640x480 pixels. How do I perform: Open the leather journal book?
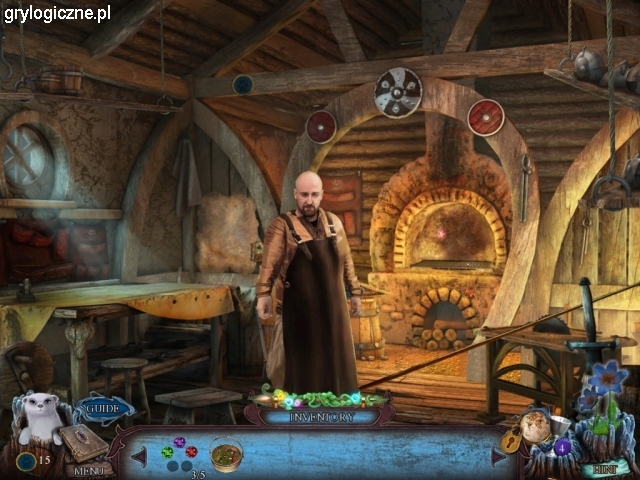tap(86, 441)
